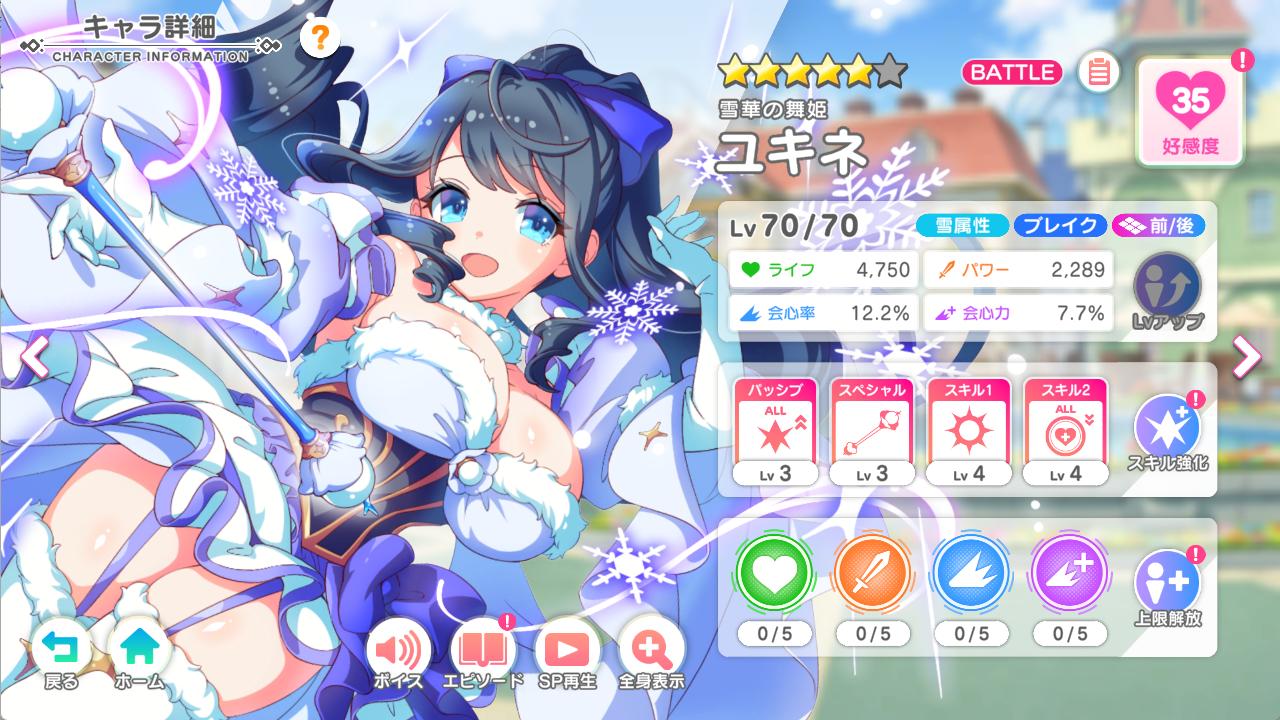This screenshot has height=720, width=1280.
Task: Select the purple critical power enhancement
Action: click(x=1067, y=576)
